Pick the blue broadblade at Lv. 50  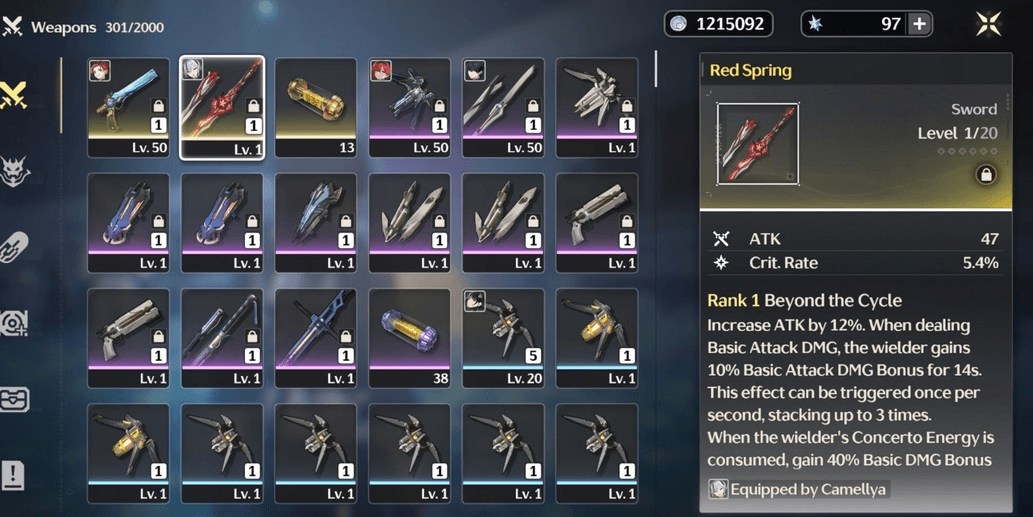click(x=128, y=107)
